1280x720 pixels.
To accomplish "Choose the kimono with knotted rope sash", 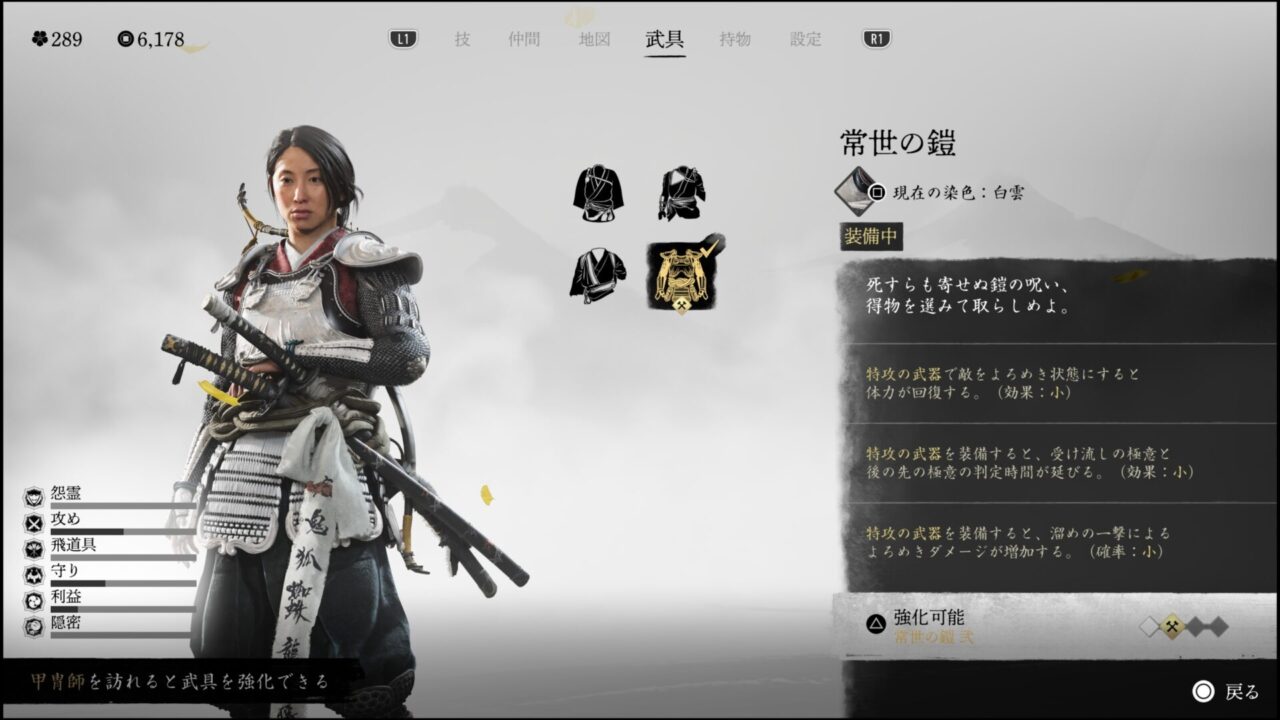I will [x=599, y=193].
